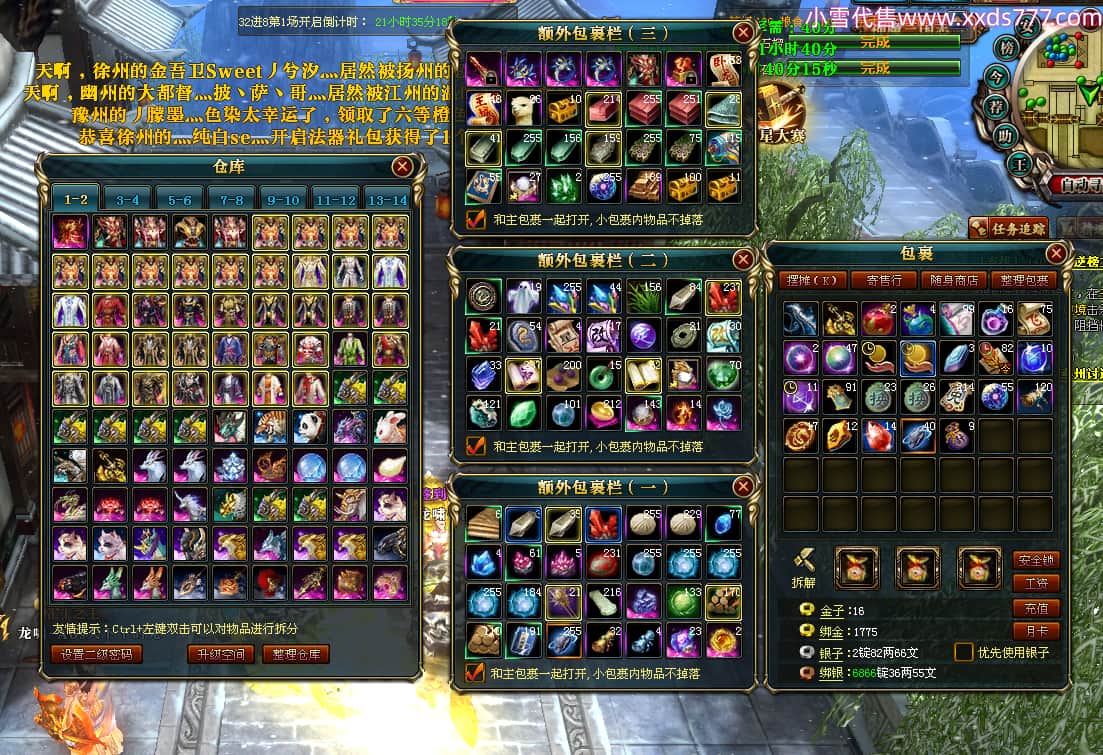Close the 包裹 bag window
The image size is (1103, 755).
[x=1056, y=254]
